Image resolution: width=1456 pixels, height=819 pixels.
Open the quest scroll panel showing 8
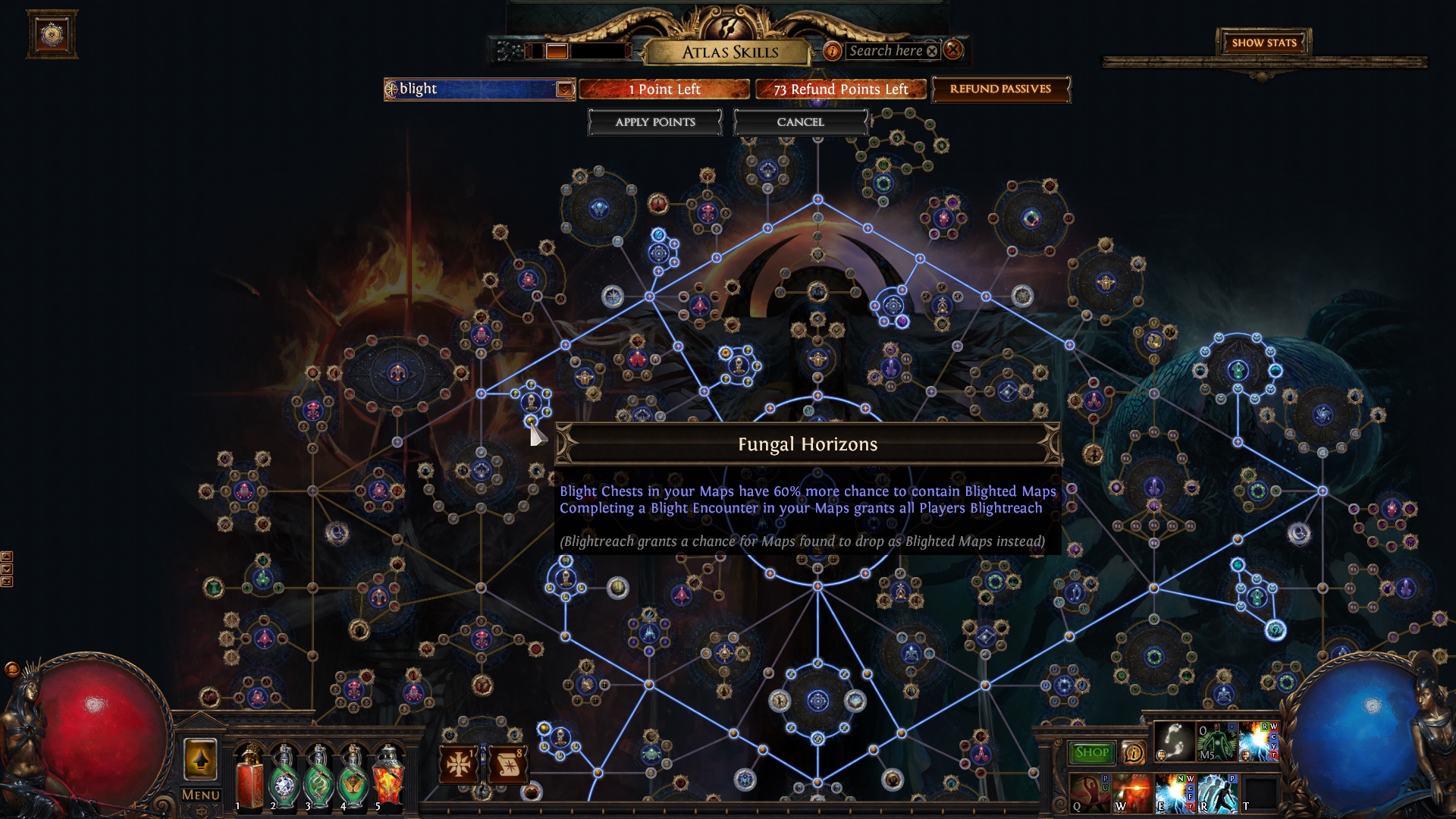click(509, 764)
